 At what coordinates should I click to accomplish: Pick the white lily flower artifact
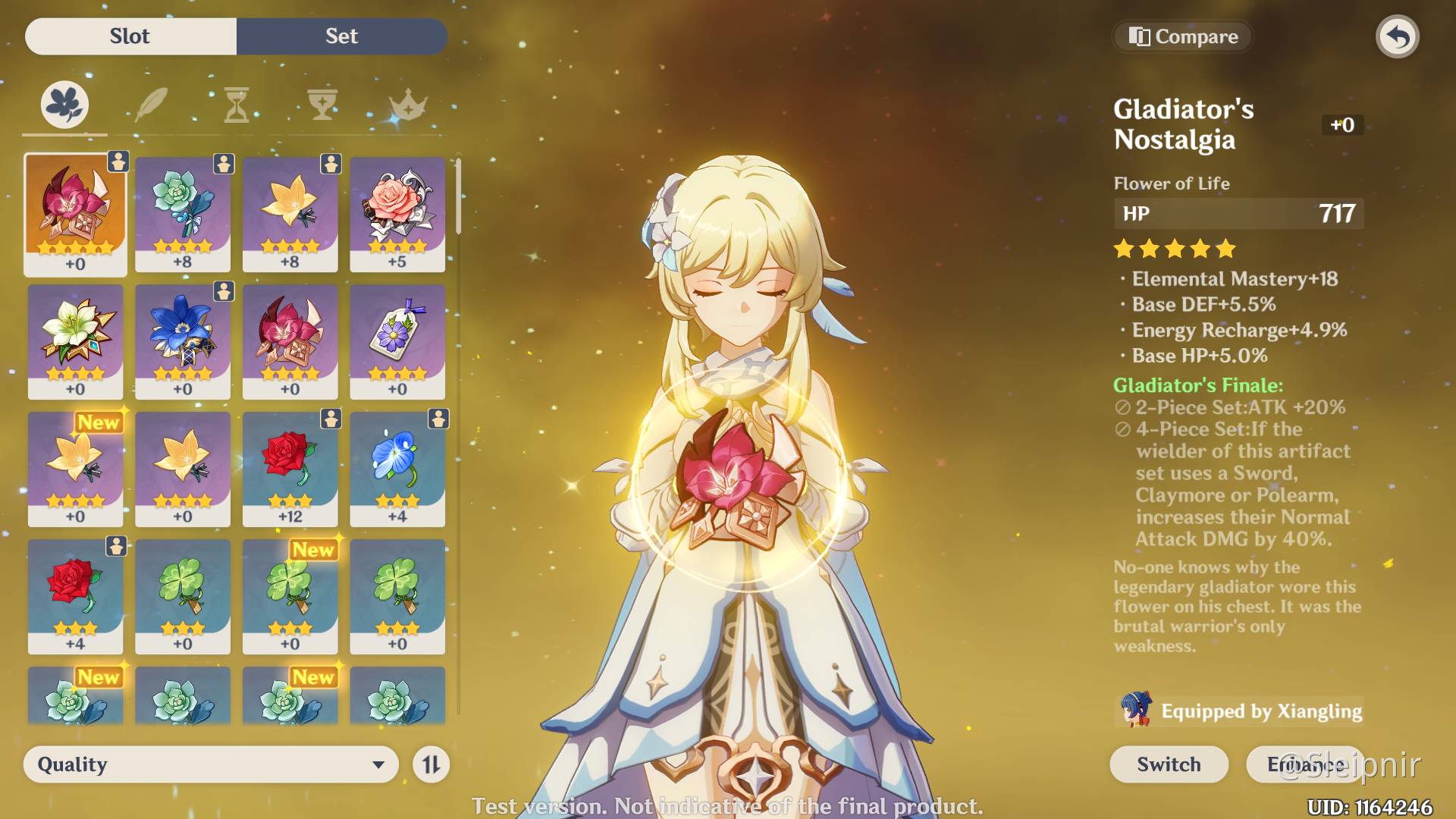click(x=75, y=340)
